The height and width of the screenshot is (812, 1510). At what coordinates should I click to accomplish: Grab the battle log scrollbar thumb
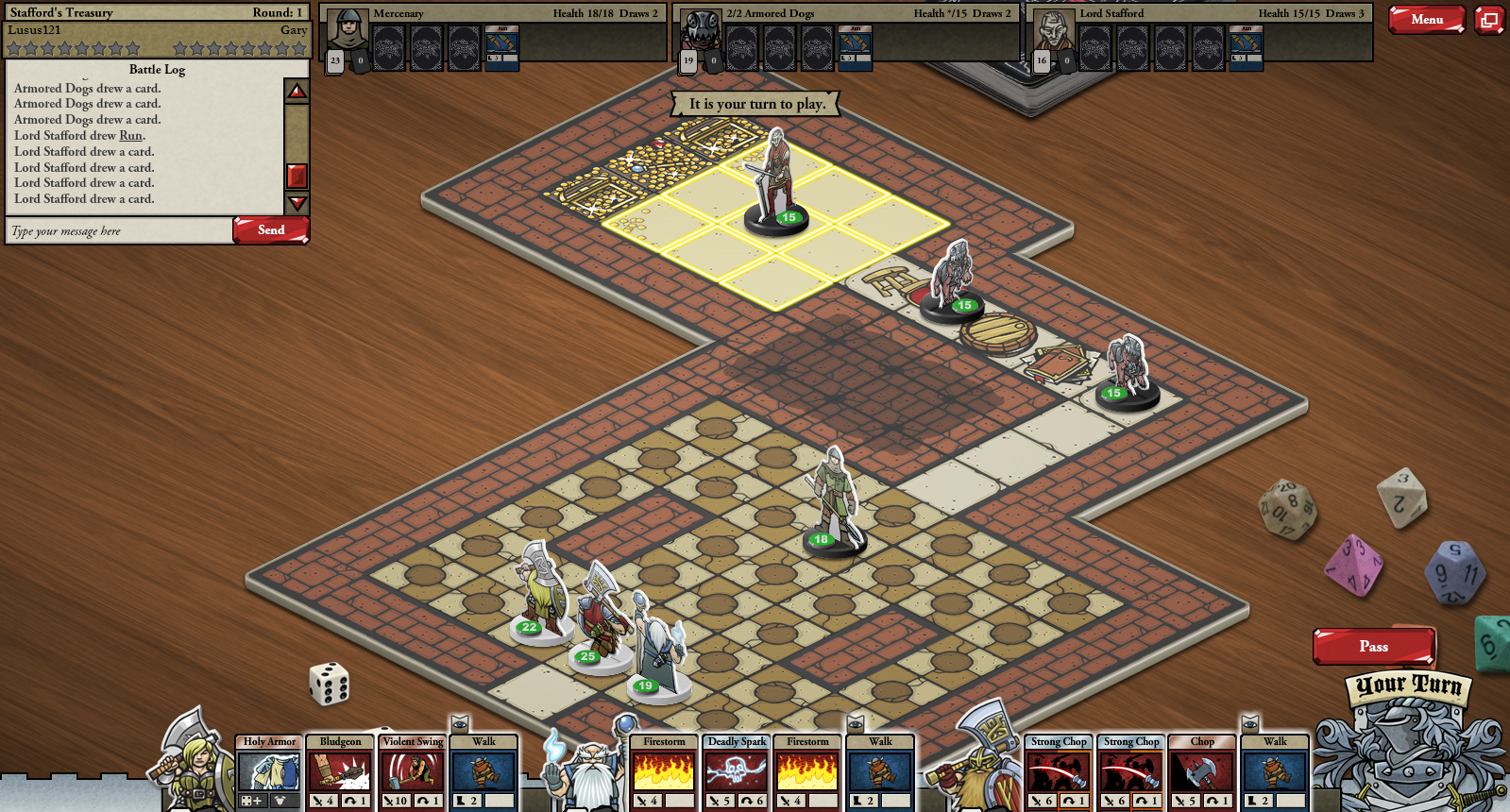point(297,176)
